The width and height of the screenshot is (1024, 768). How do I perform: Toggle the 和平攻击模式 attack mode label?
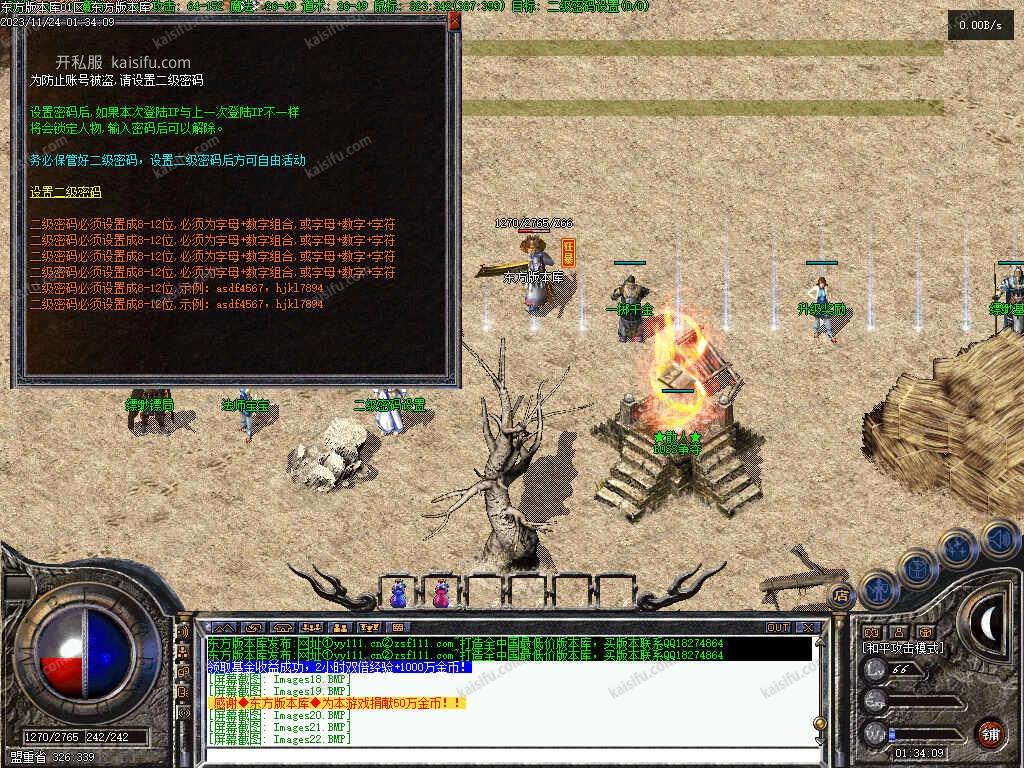click(x=903, y=648)
